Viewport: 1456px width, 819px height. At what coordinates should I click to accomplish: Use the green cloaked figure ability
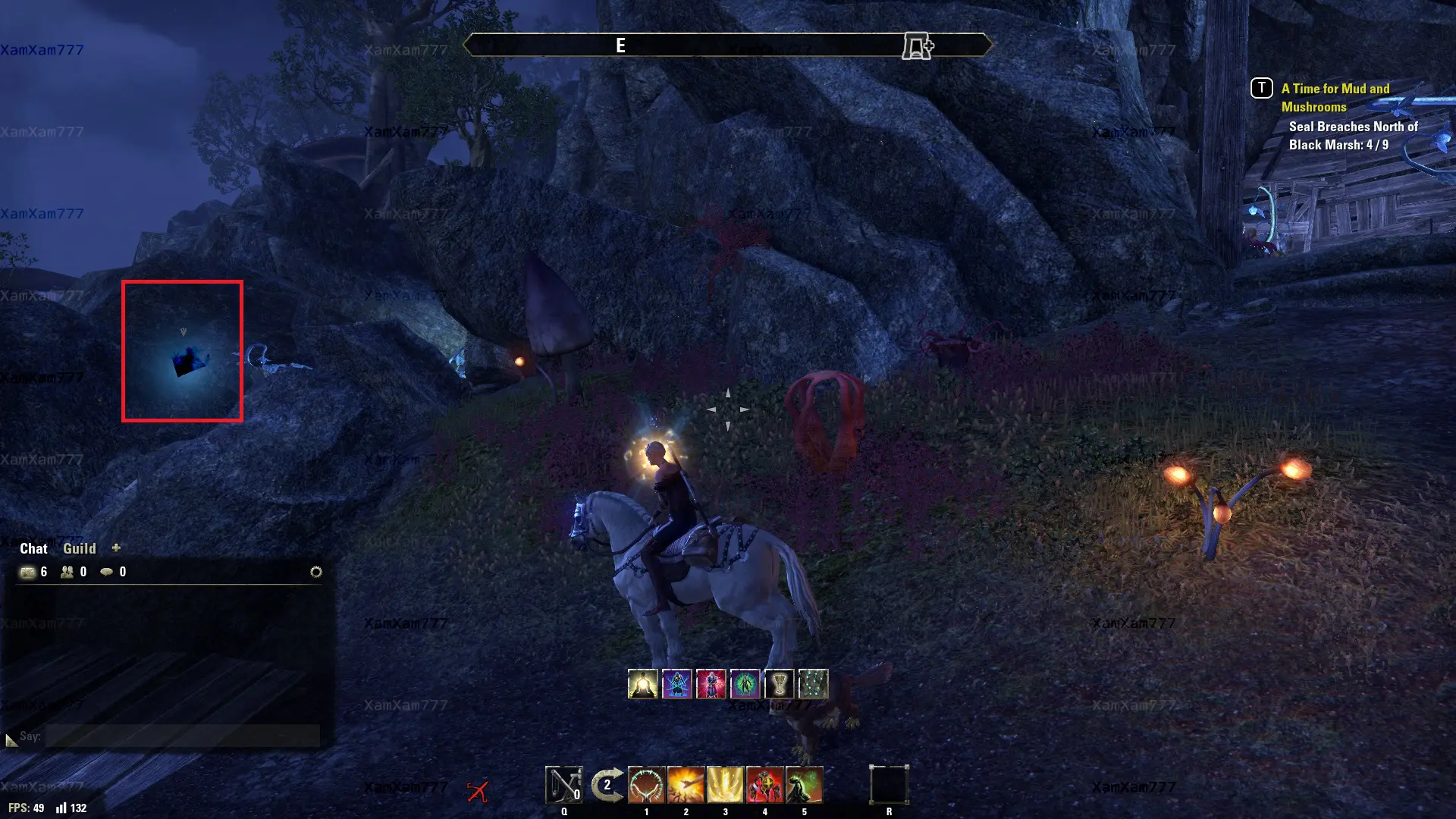tap(804, 785)
